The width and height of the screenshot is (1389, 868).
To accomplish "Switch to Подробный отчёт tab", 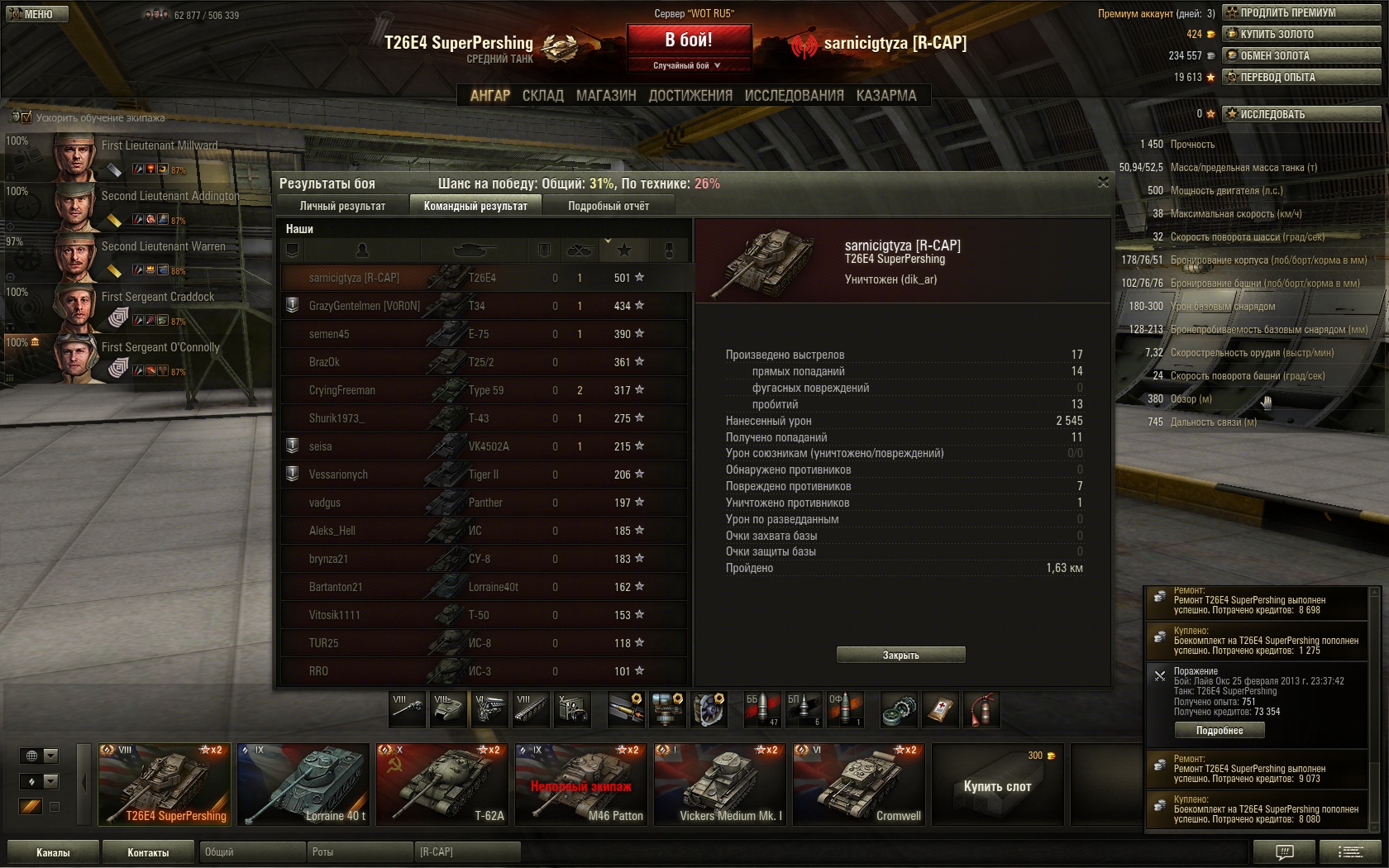I will pyautogui.click(x=609, y=206).
